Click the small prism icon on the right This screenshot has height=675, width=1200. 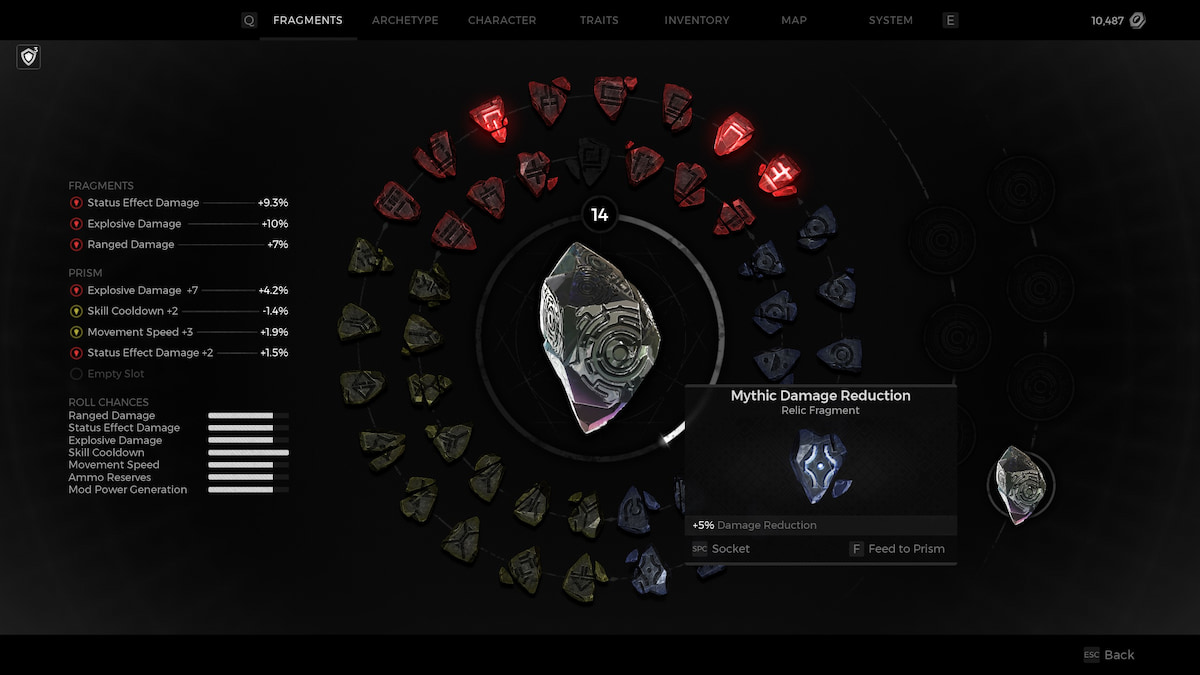click(x=1020, y=485)
